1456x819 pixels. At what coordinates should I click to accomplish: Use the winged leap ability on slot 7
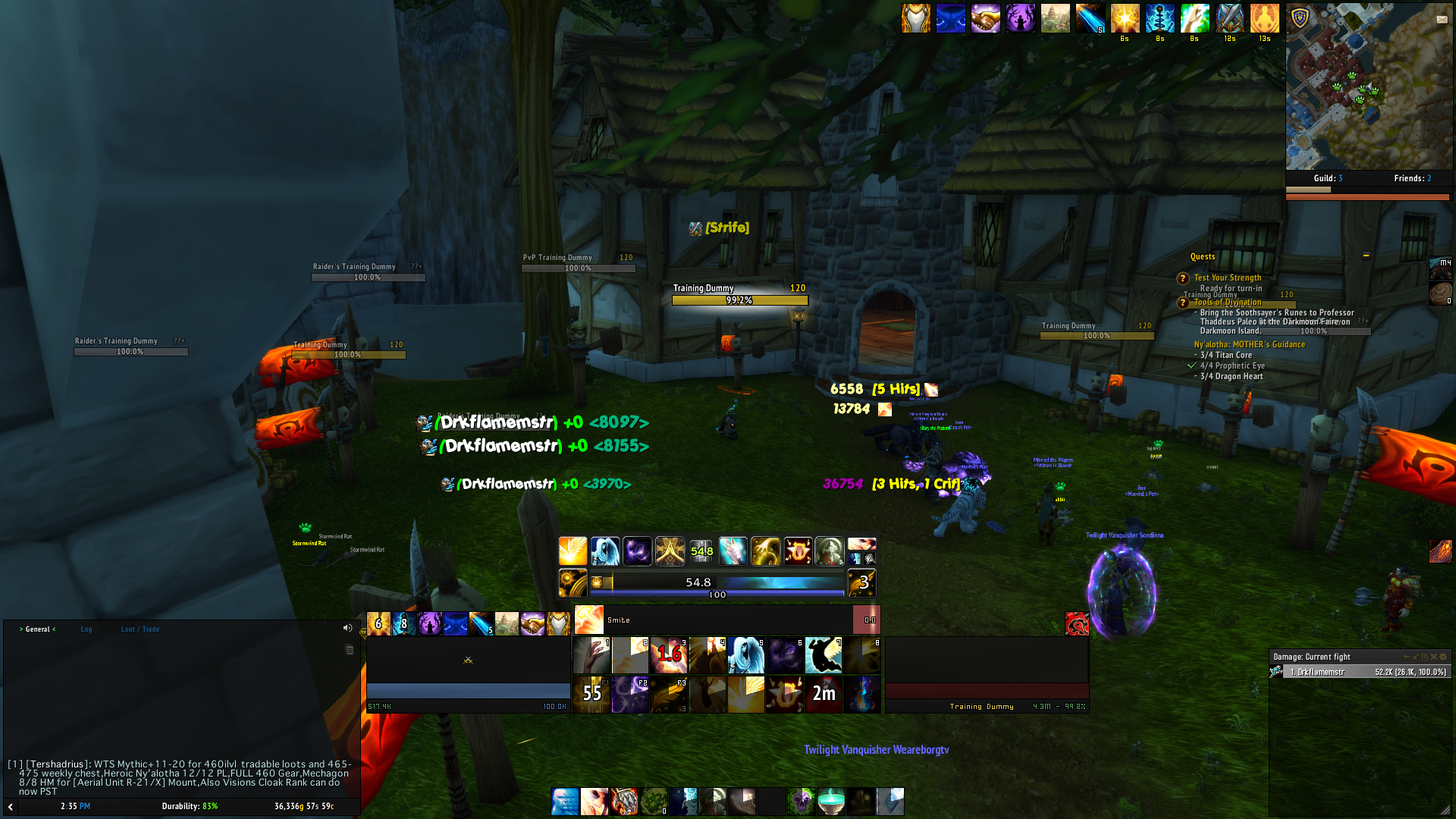pyautogui.click(x=824, y=655)
